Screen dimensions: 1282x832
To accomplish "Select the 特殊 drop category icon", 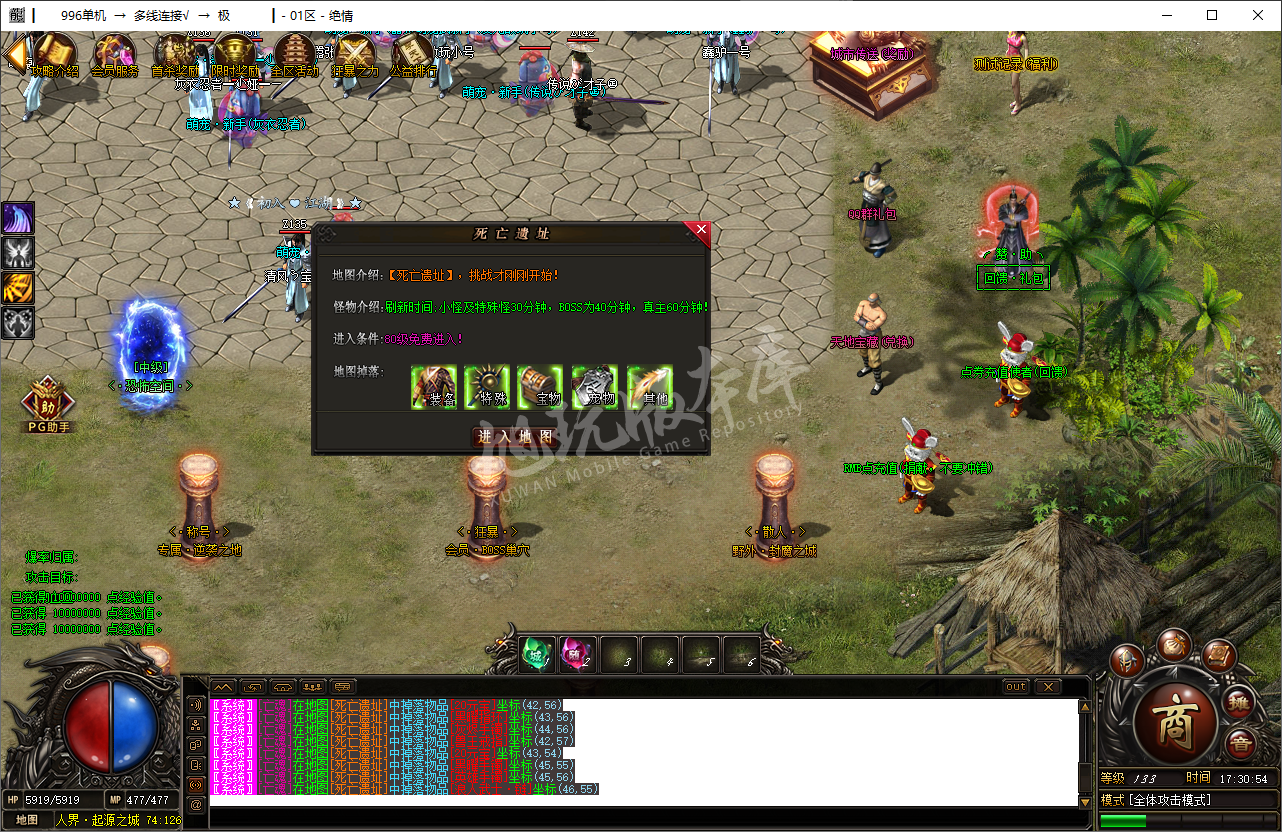I will tap(488, 387).
